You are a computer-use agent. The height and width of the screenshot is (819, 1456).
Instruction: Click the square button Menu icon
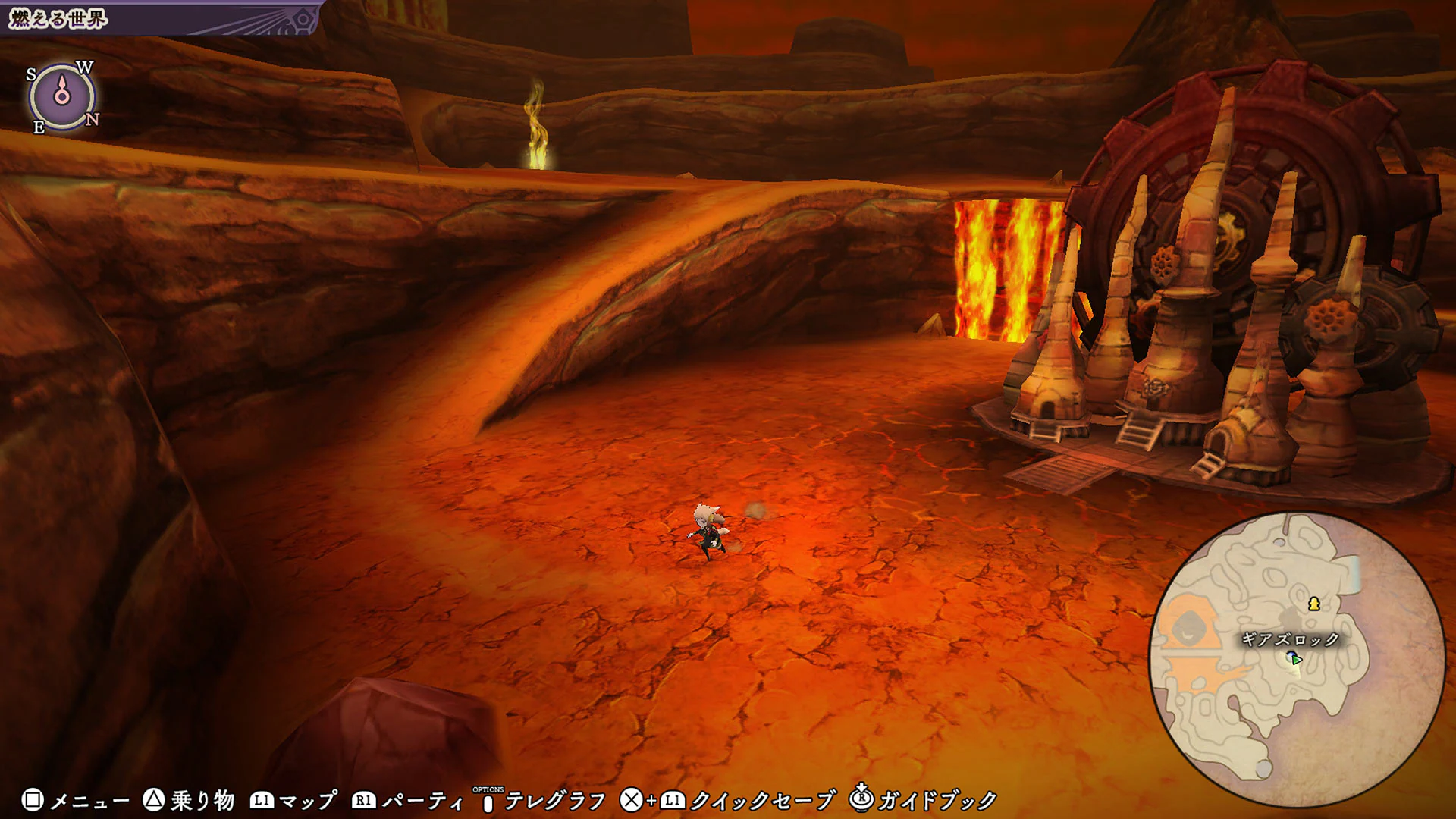coord(33,798)
